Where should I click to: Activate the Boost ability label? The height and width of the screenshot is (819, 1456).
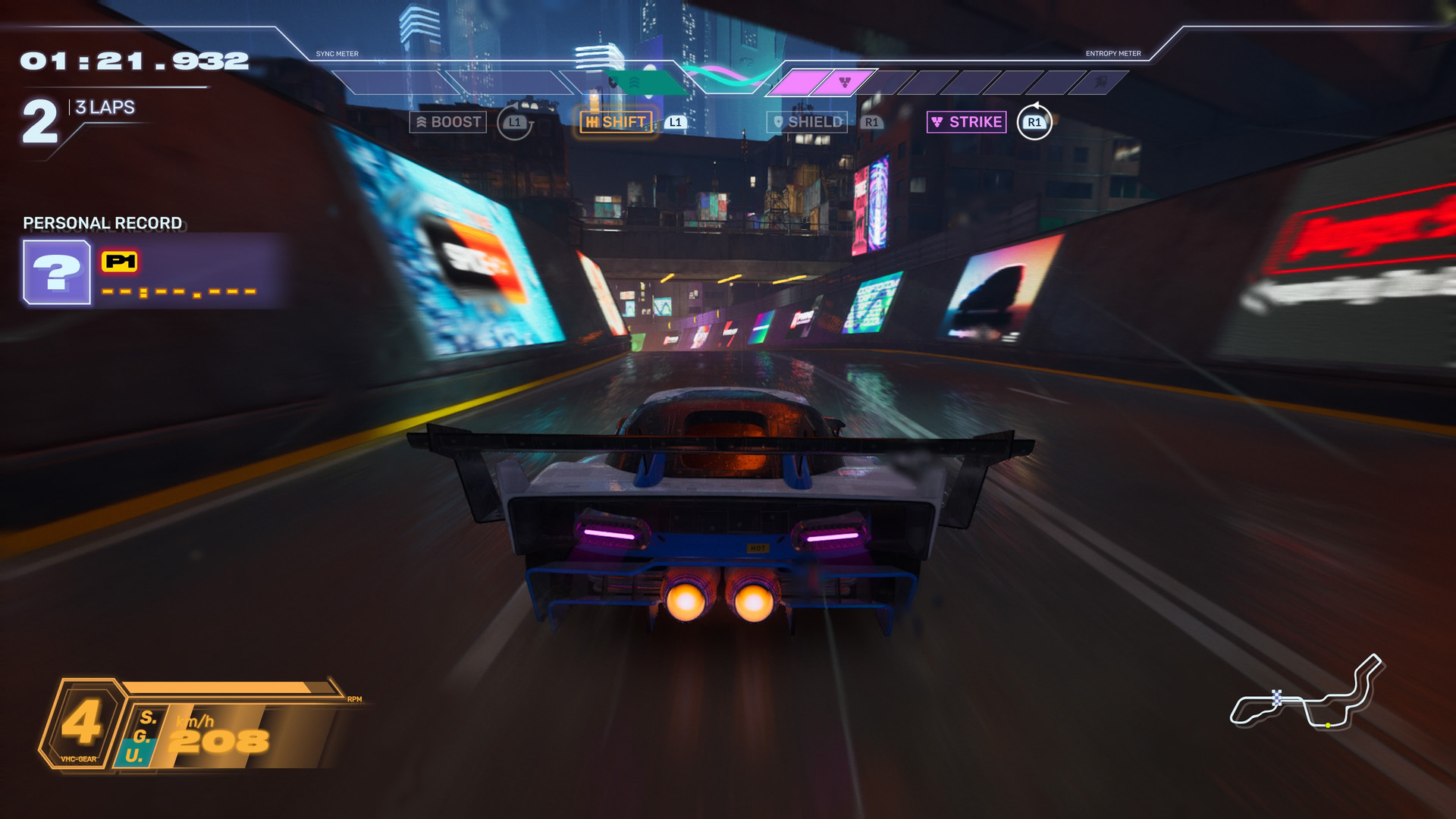448,122
